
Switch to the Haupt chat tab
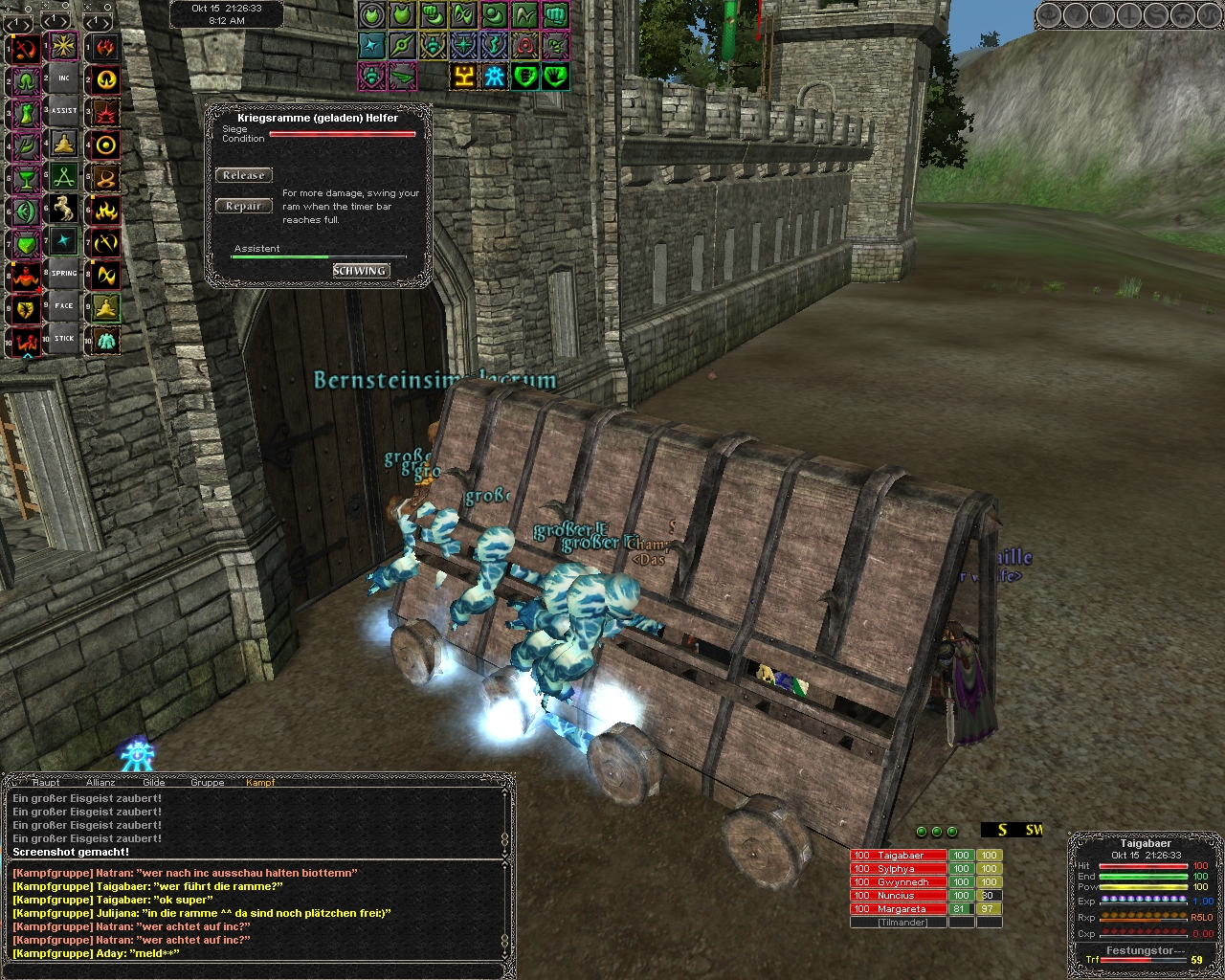point(46,783)
